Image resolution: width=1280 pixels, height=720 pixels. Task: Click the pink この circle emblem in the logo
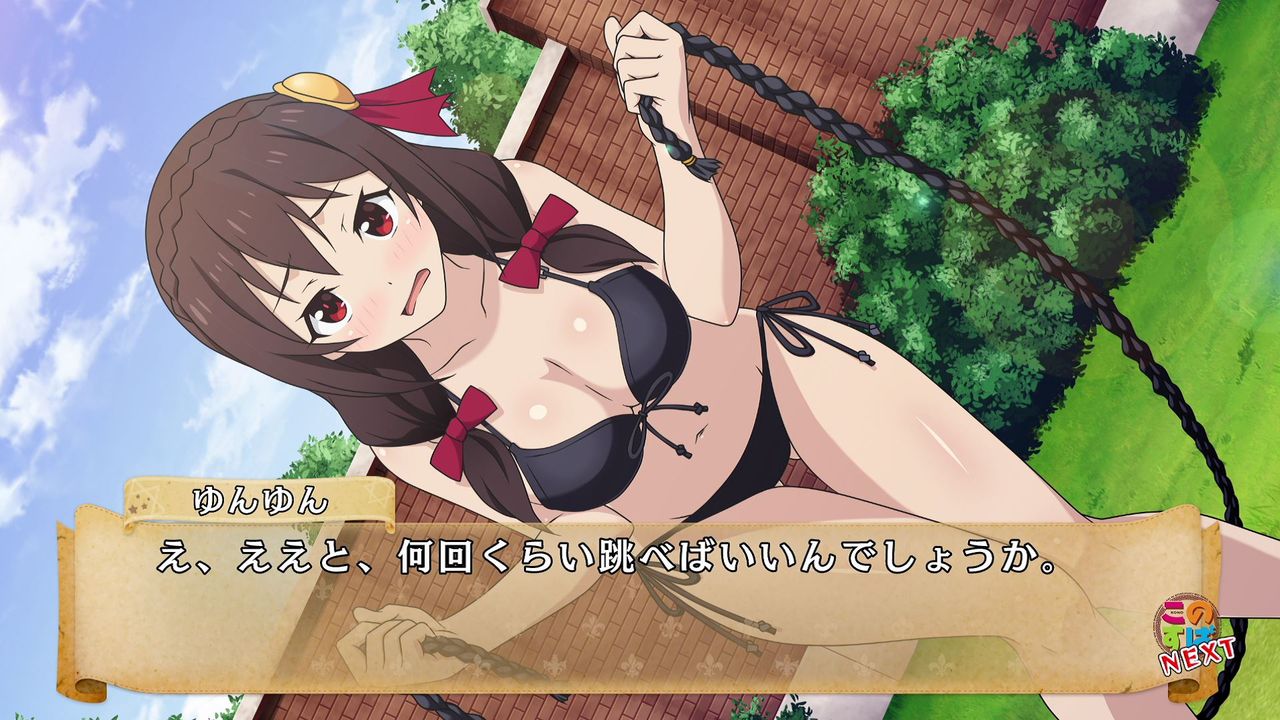(x=1172, y=611)
